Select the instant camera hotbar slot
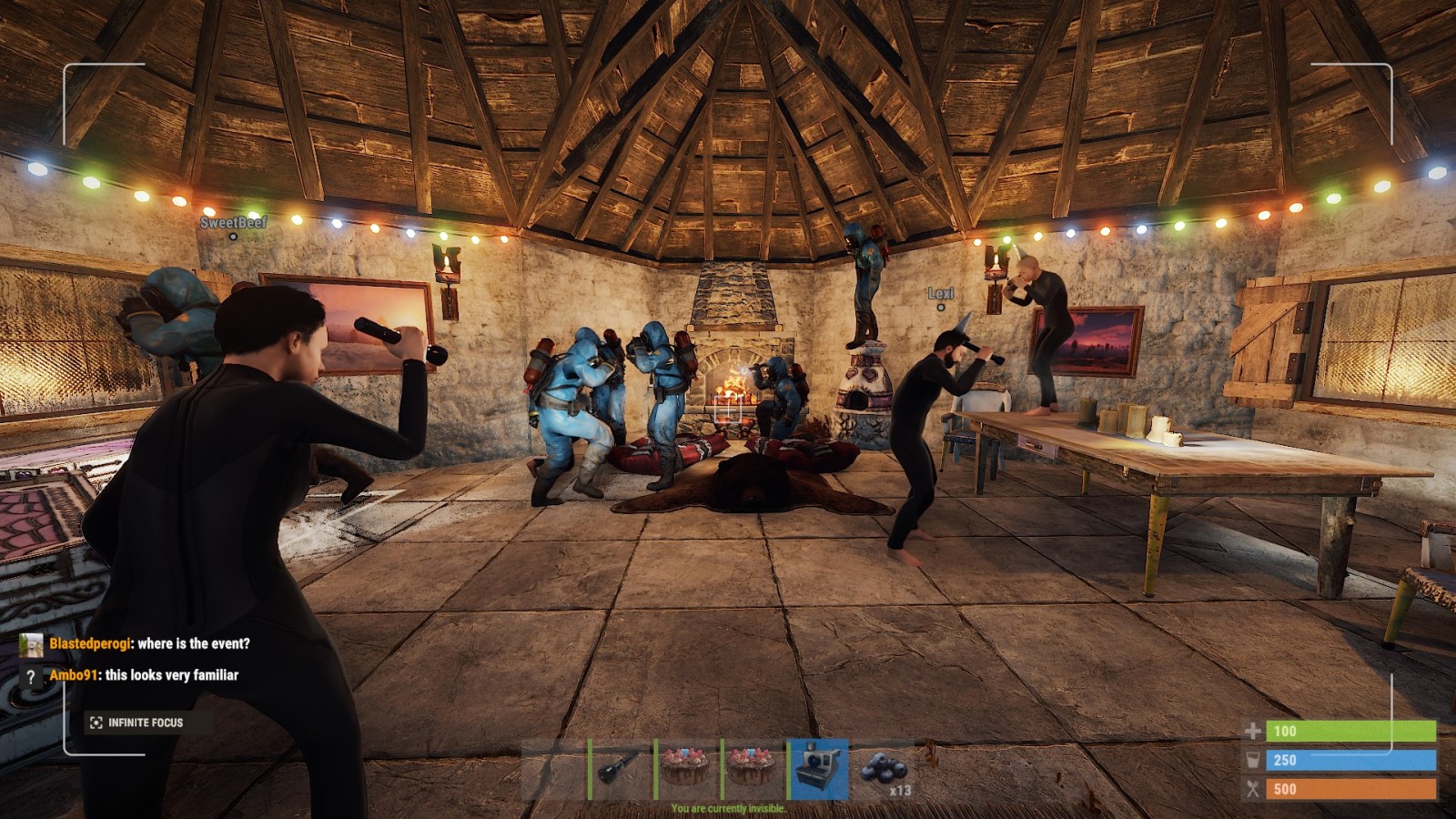Screen dimensions: 1456x819 [x=818, y=769]
